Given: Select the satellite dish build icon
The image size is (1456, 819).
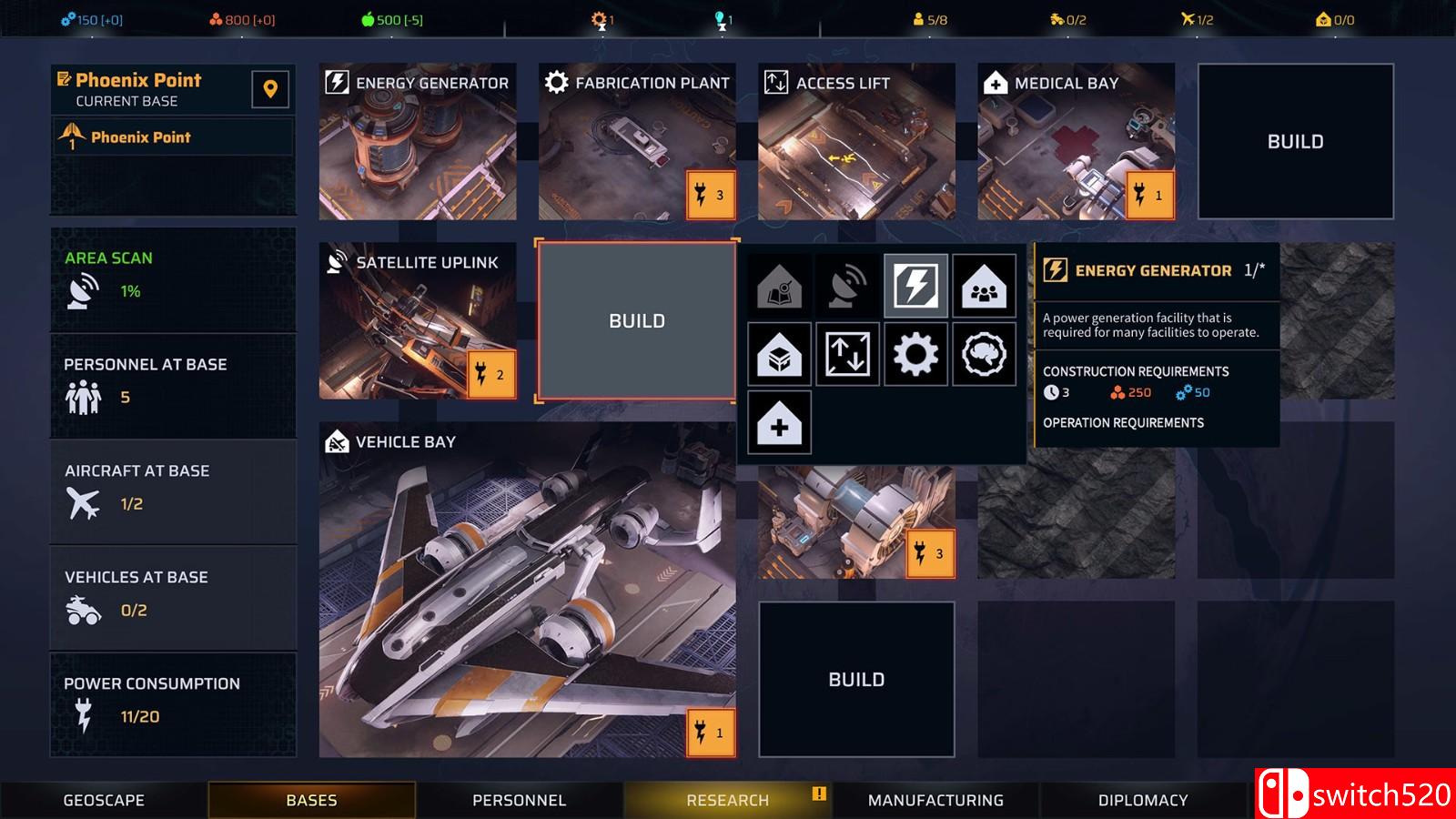Looking at the screenshot, I should click(847, 286).
